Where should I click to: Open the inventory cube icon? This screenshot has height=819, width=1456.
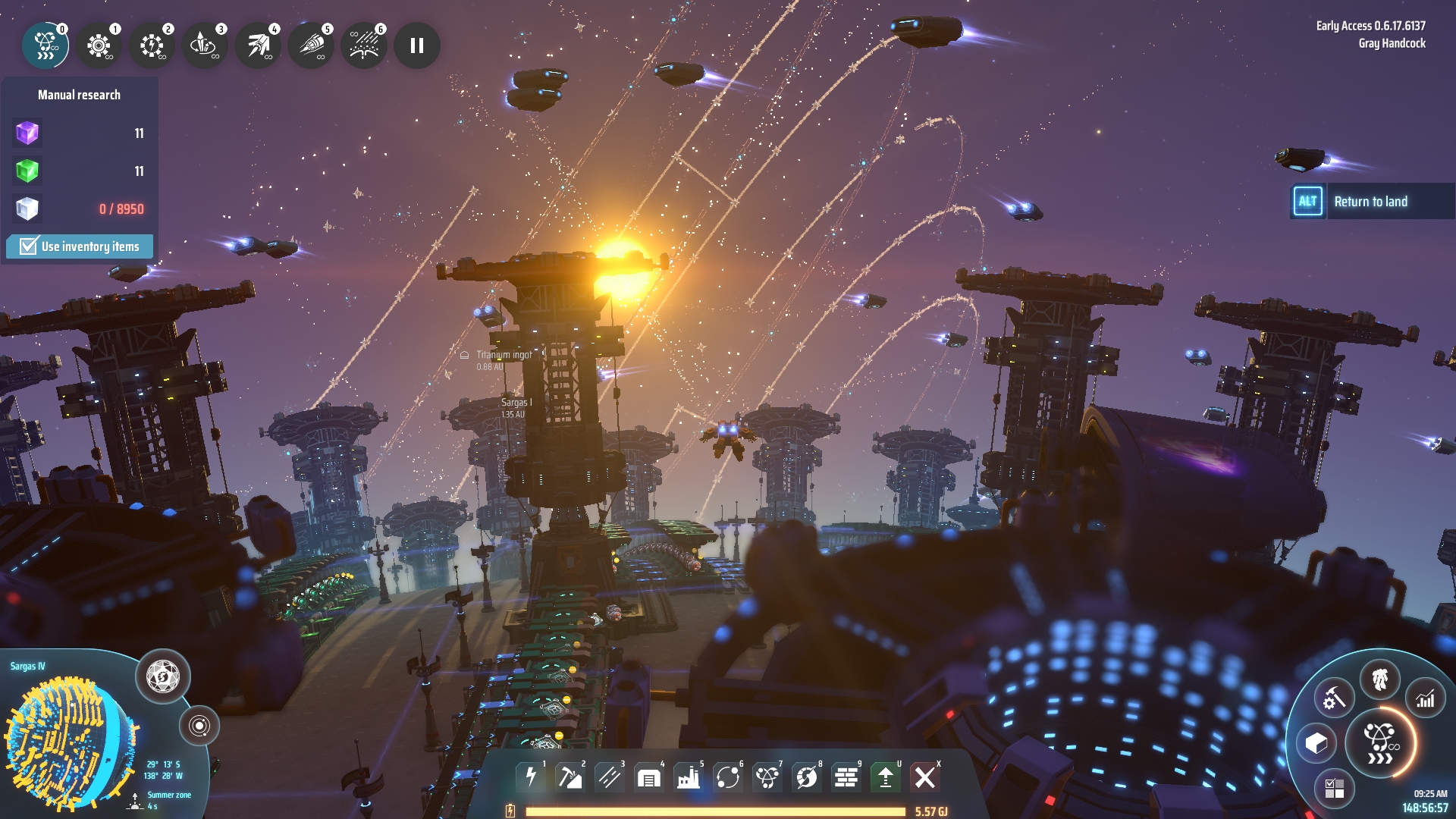tap(1316, 743)
